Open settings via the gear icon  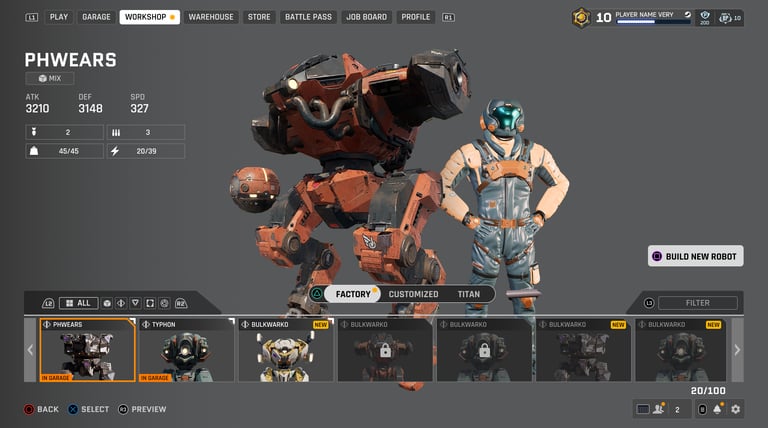coord(736,409)
